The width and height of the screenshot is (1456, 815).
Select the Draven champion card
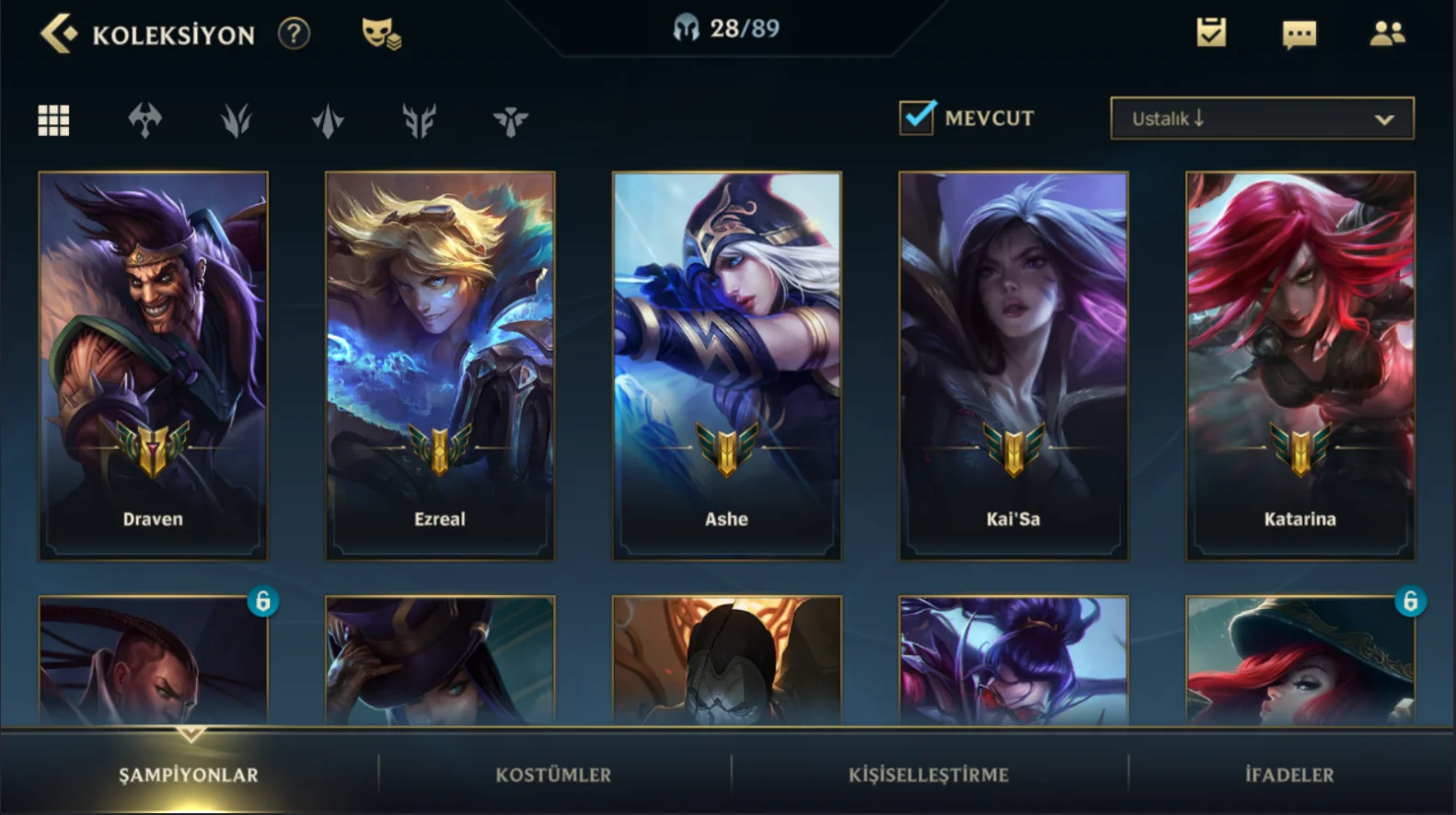(x=153, y=365)
